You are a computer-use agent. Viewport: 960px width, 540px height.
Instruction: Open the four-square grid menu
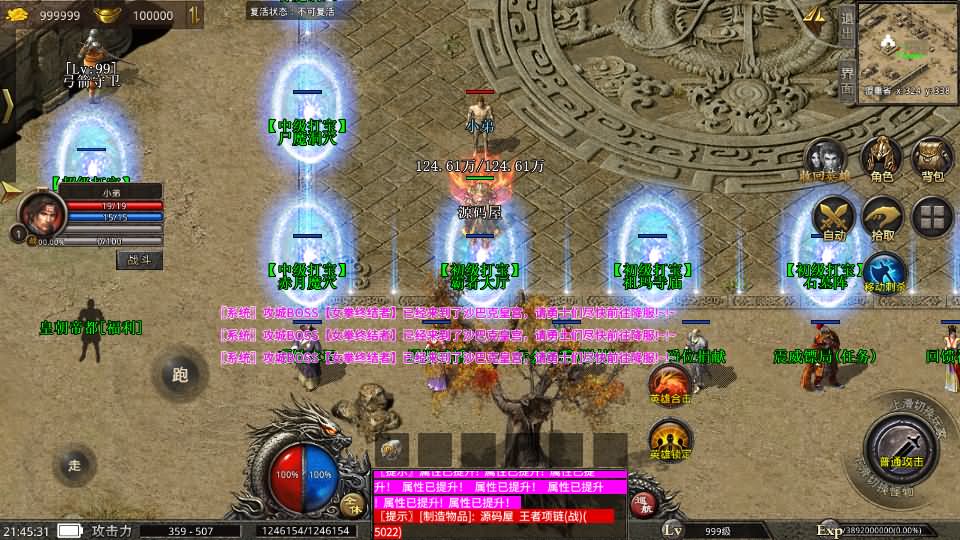932,217
